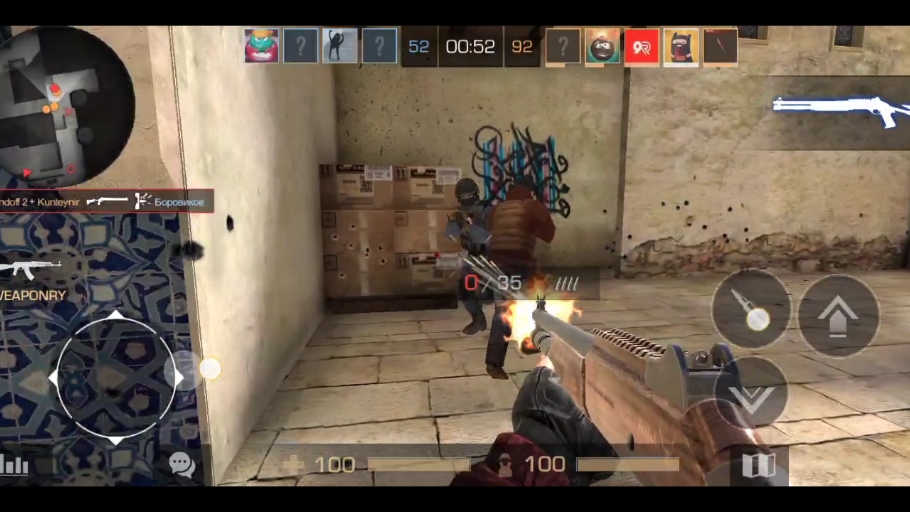Show the scoreboard bars icon
Screen dimensions: 910x512
15,464
